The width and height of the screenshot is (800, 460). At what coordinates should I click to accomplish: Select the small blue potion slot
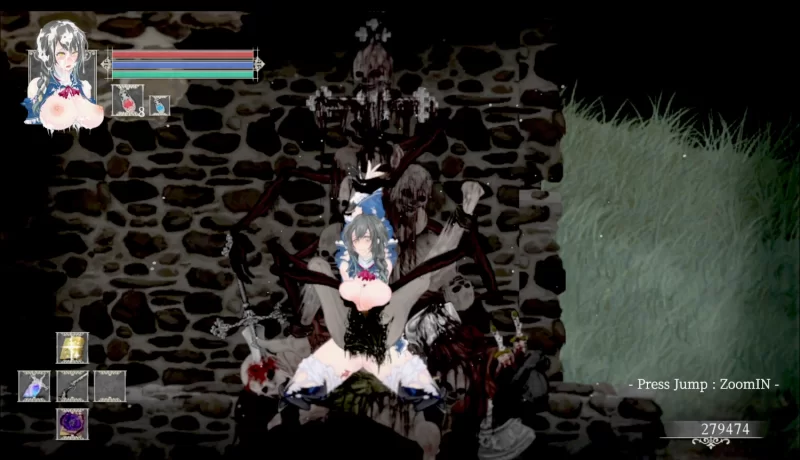(159, 105)
